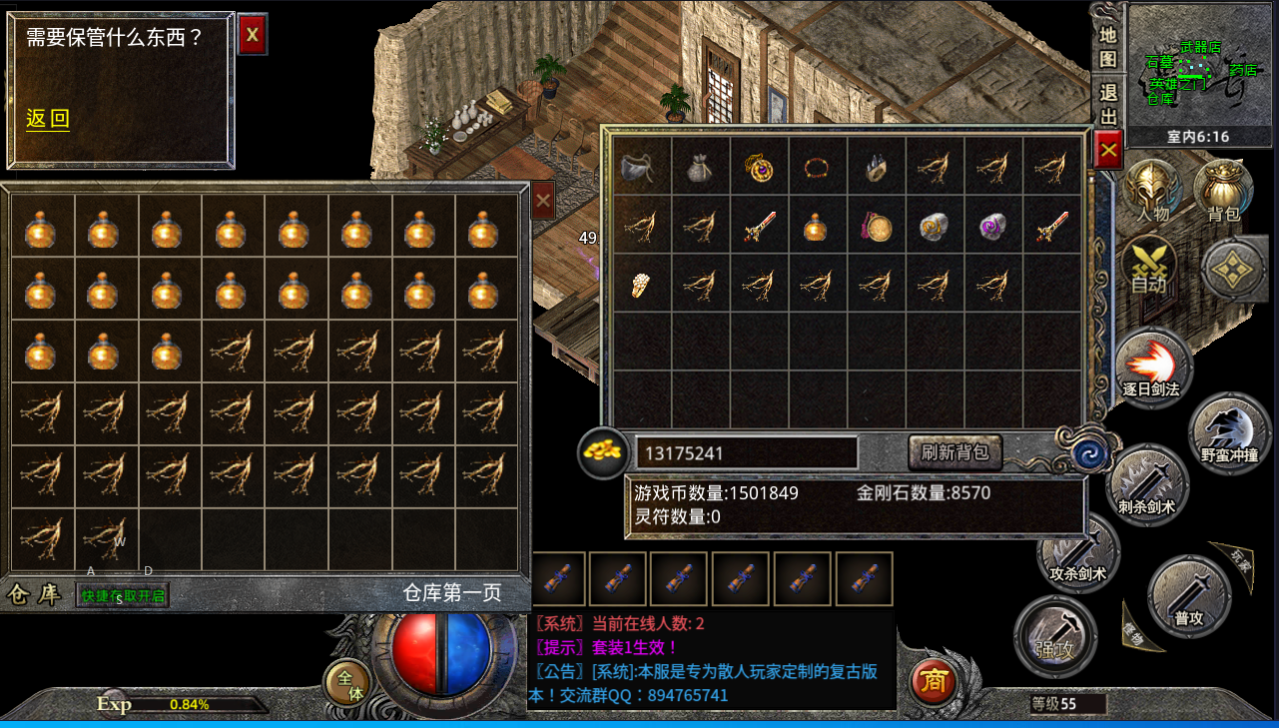Select the gold amulet with purple gem
This screenshot has width=1279, height=728.
[760, 167]
